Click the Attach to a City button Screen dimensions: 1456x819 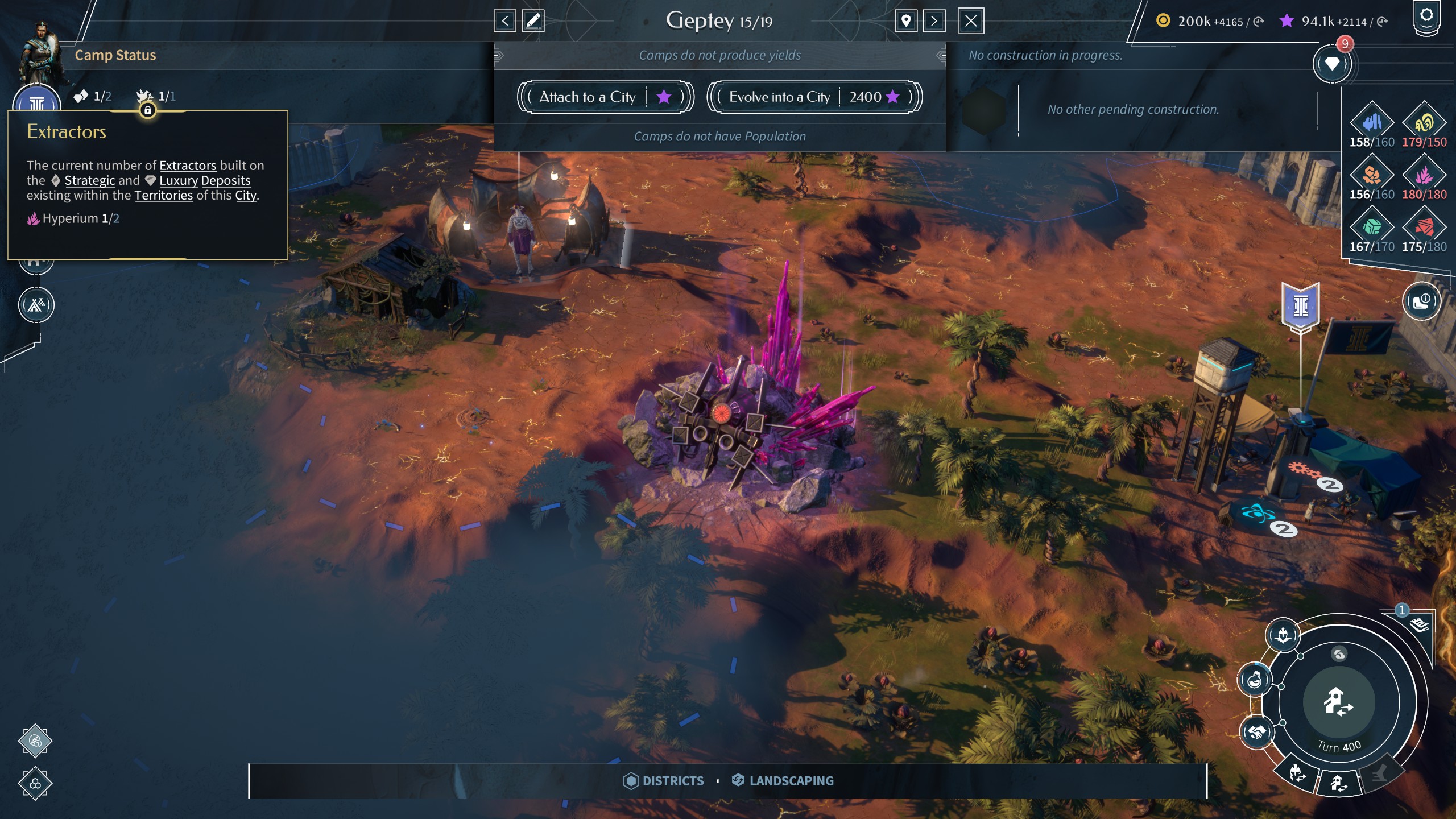pos(605,97)
